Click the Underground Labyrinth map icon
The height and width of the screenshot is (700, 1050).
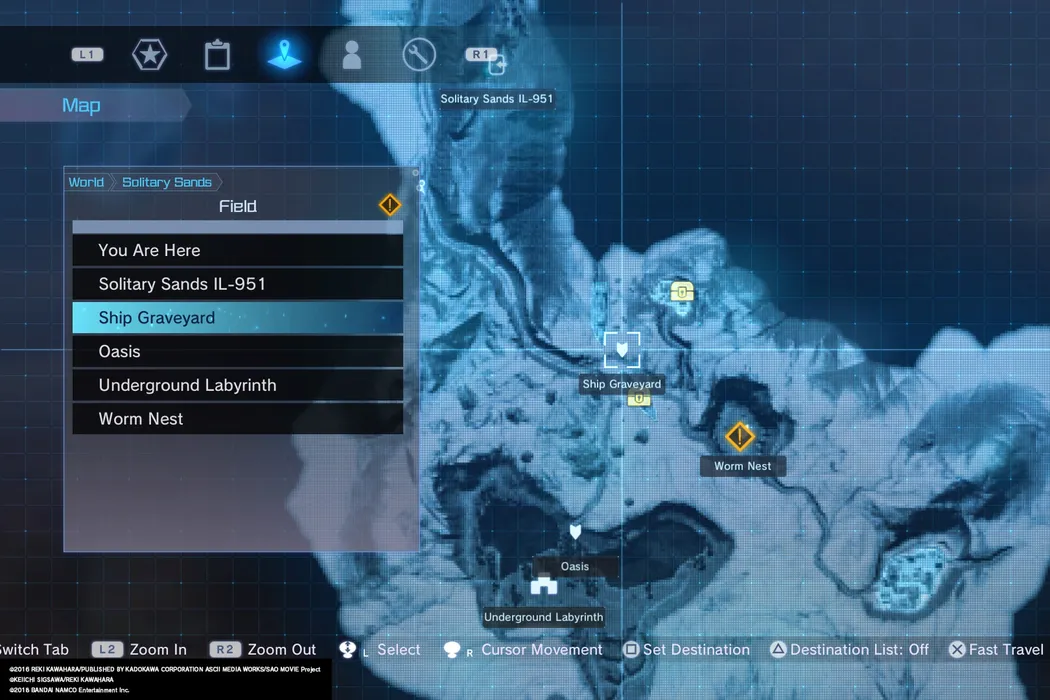[x=543, y=587]
